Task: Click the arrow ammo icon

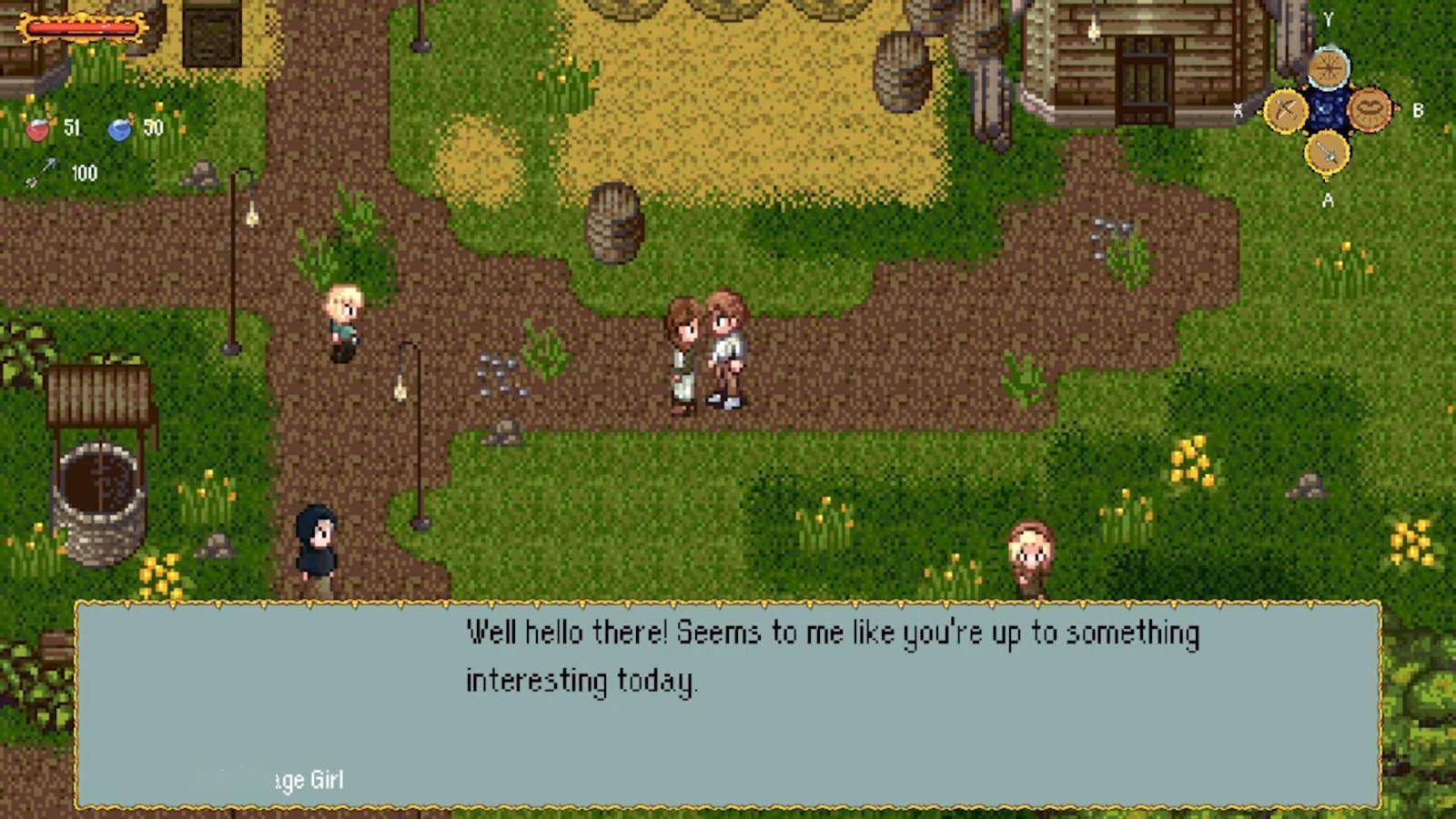Action: click(x=41, y=173)
